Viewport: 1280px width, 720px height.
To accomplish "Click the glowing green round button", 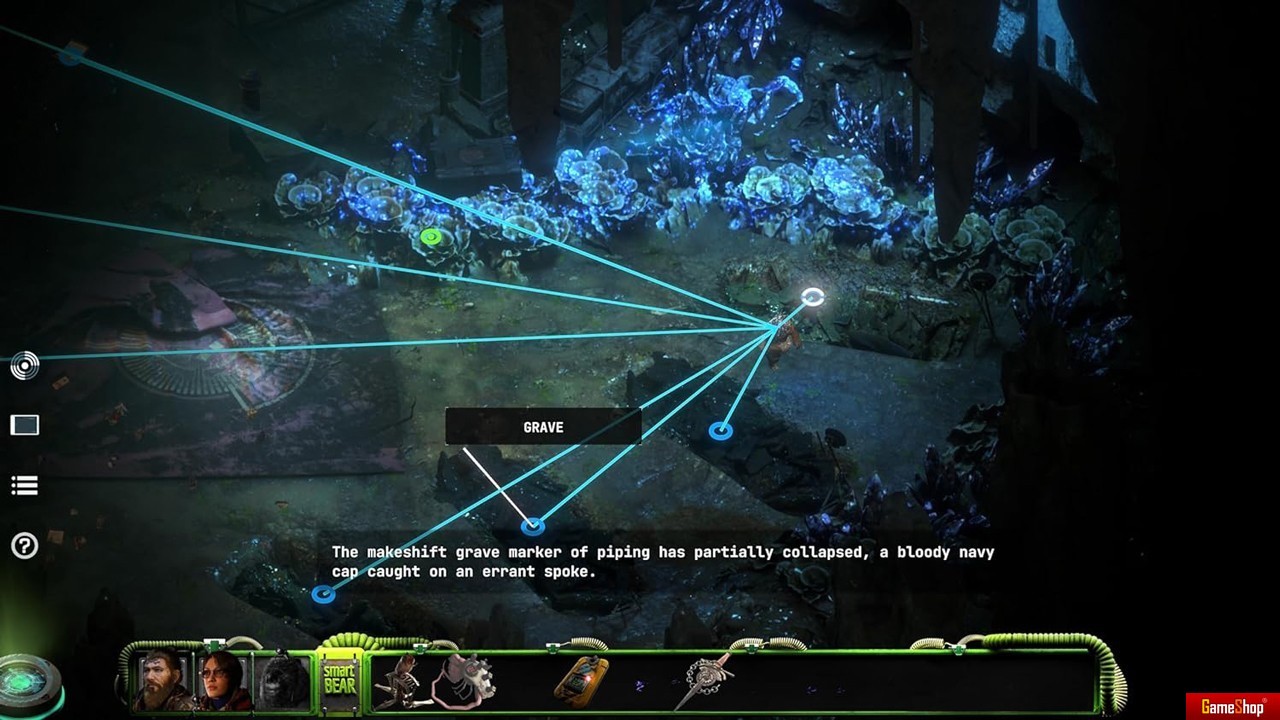I will (x=28, y=684).
